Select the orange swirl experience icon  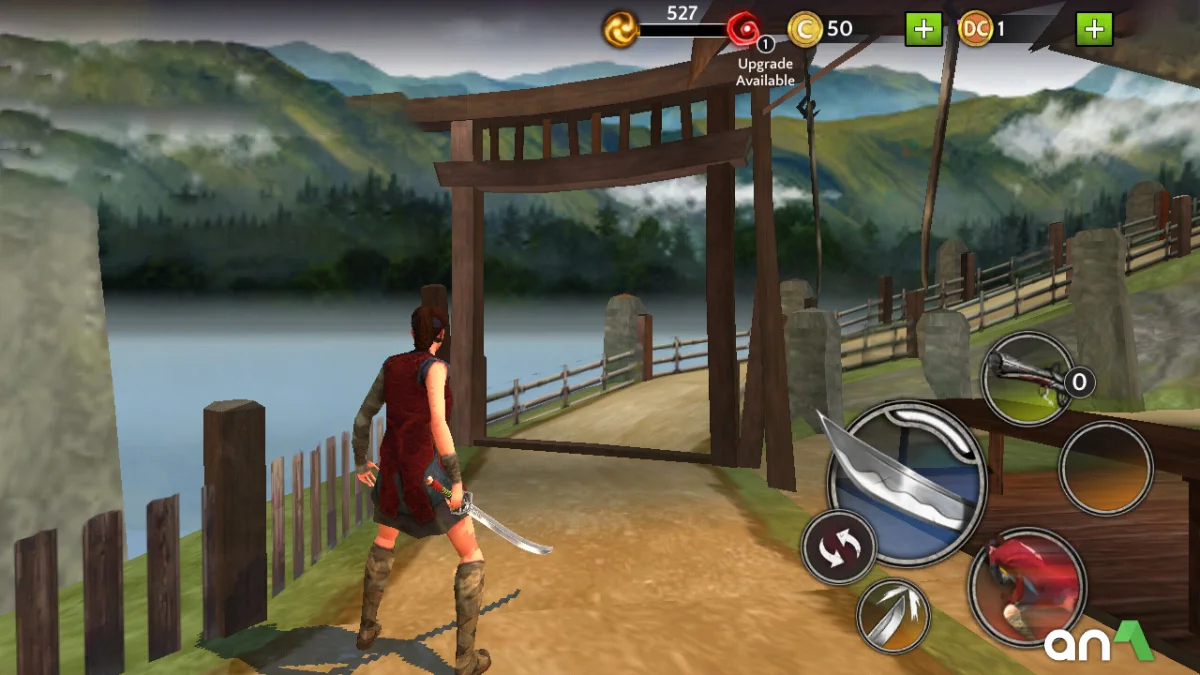point(620,29)
